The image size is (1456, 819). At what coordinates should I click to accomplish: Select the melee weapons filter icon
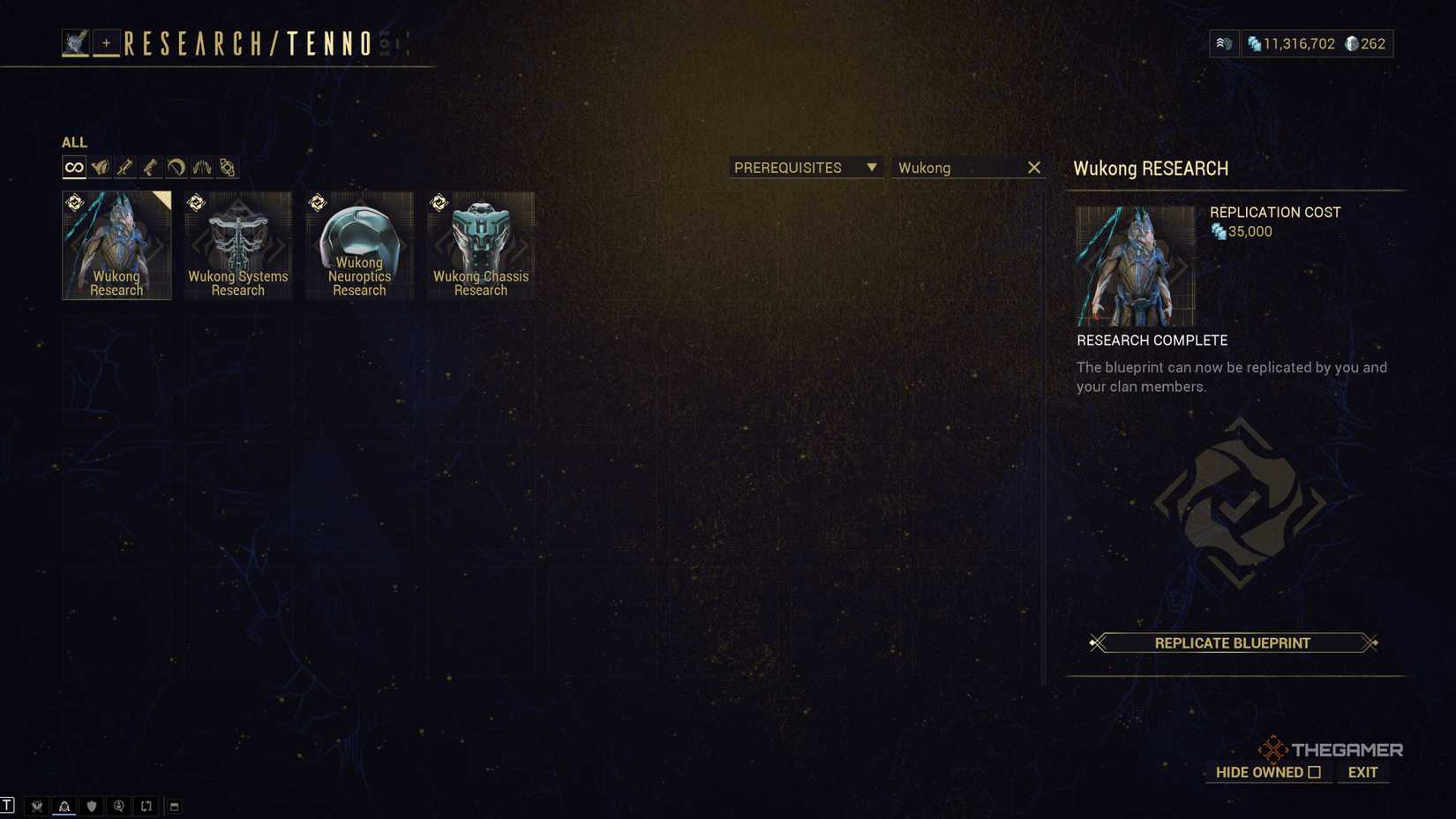[150, 166]
